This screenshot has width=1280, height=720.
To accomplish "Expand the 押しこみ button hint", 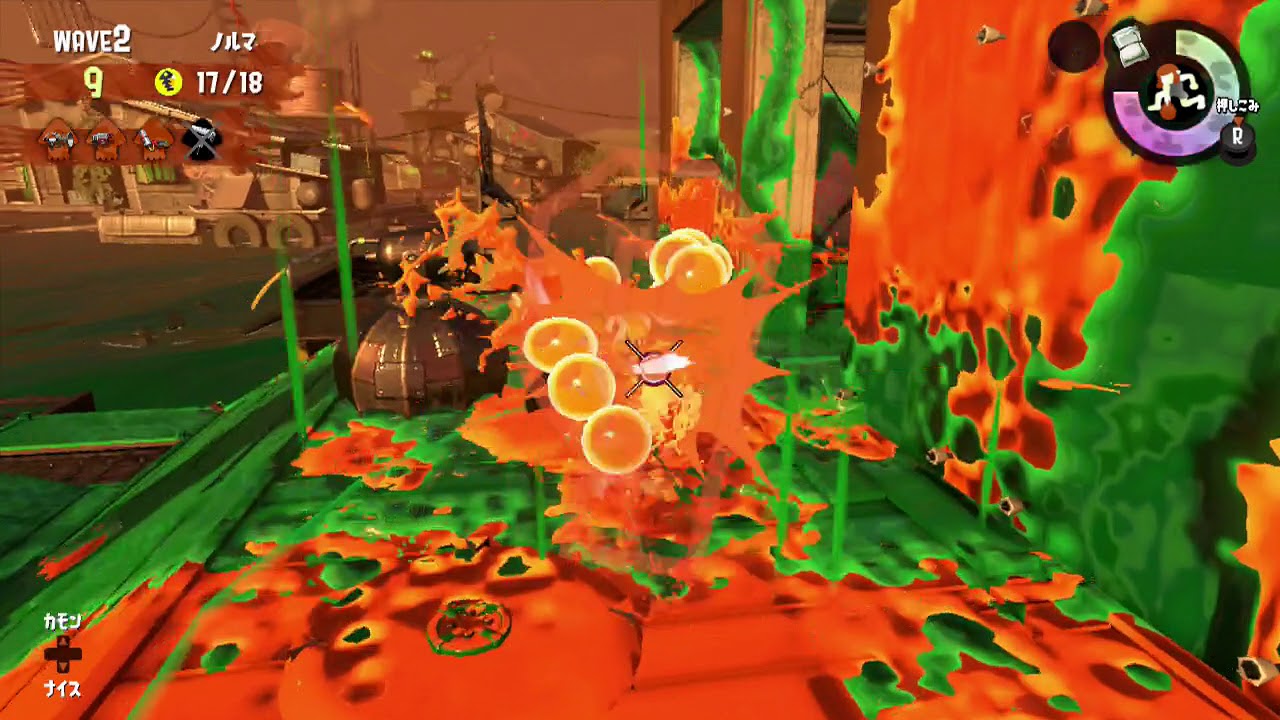I will click(1237, 106).
